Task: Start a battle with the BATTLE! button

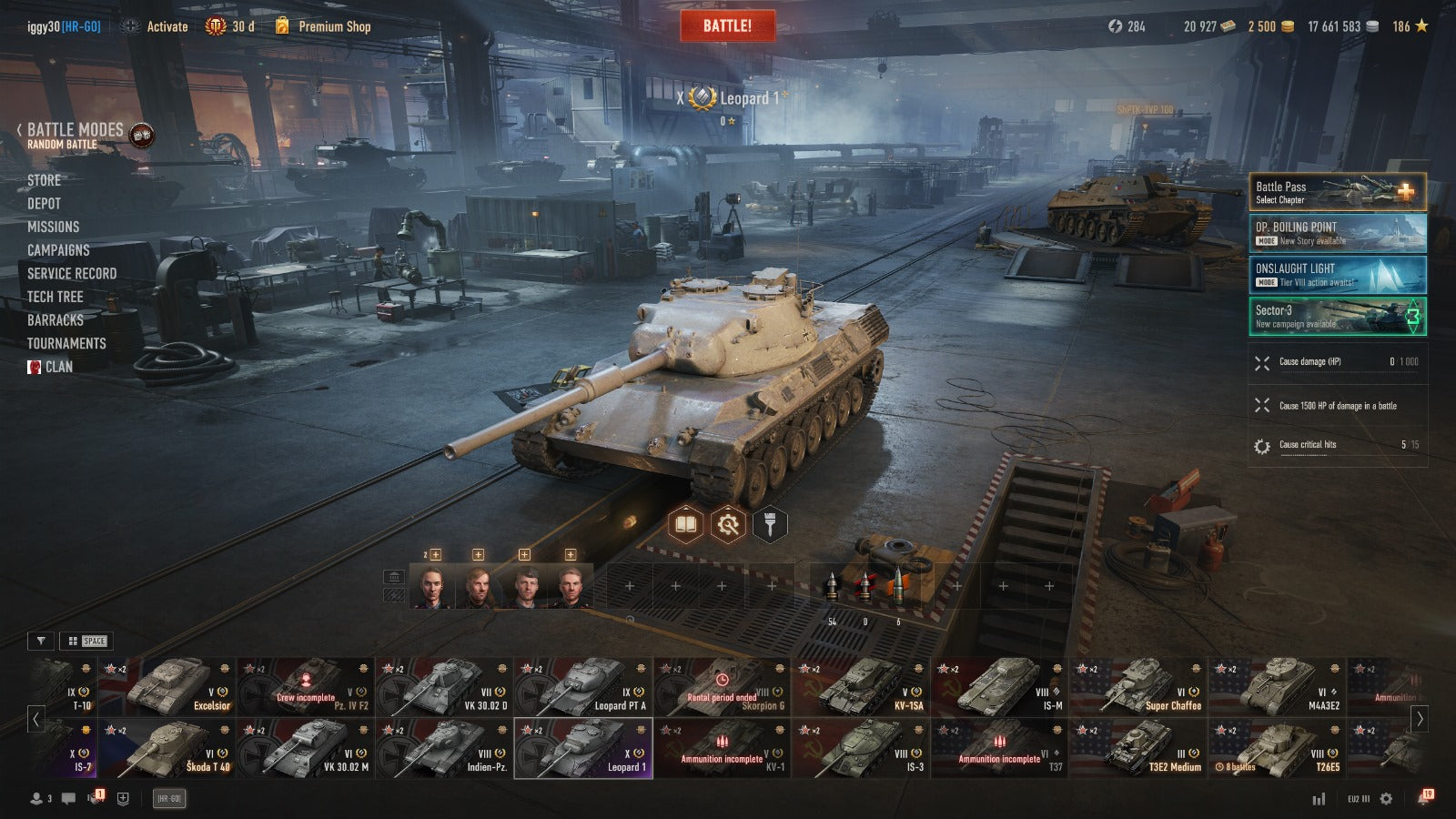Action: coord(727,25)
